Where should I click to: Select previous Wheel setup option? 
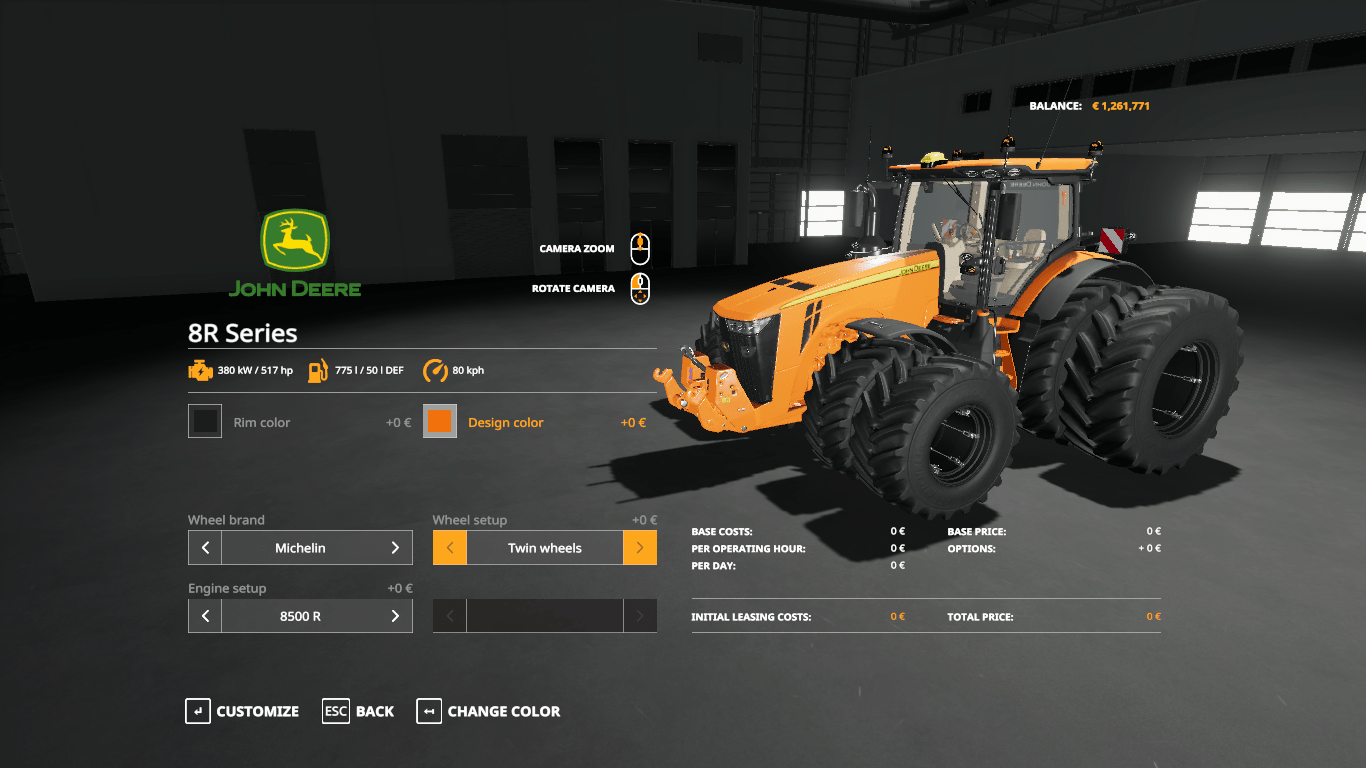click(x=450, y=548)
